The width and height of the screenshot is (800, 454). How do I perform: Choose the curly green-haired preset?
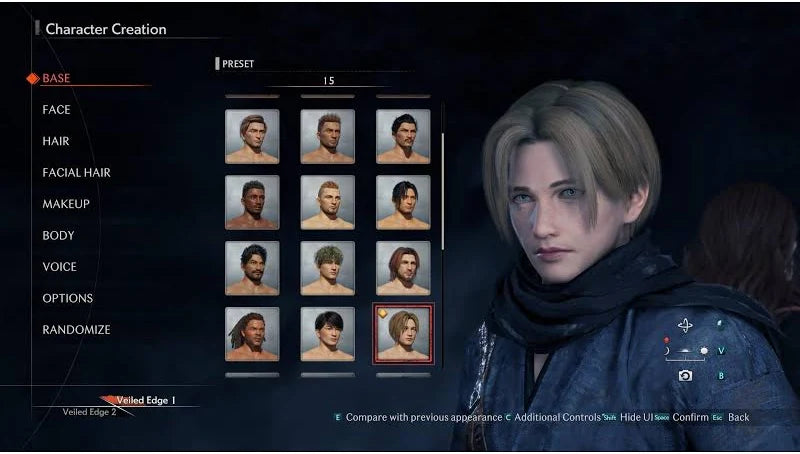pos(327,268)
